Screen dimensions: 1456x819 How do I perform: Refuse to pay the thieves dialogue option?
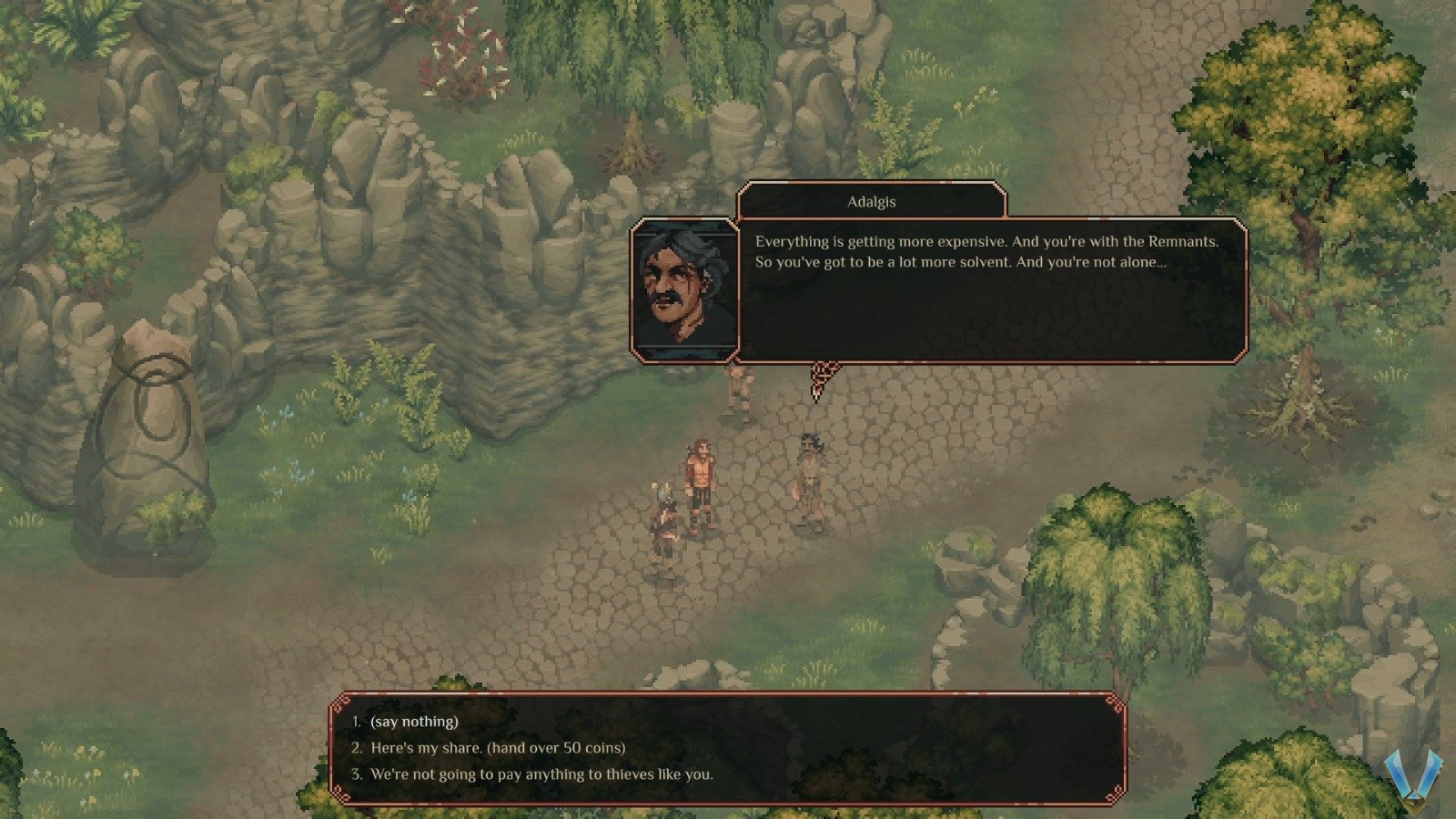(x=541, y=774)
